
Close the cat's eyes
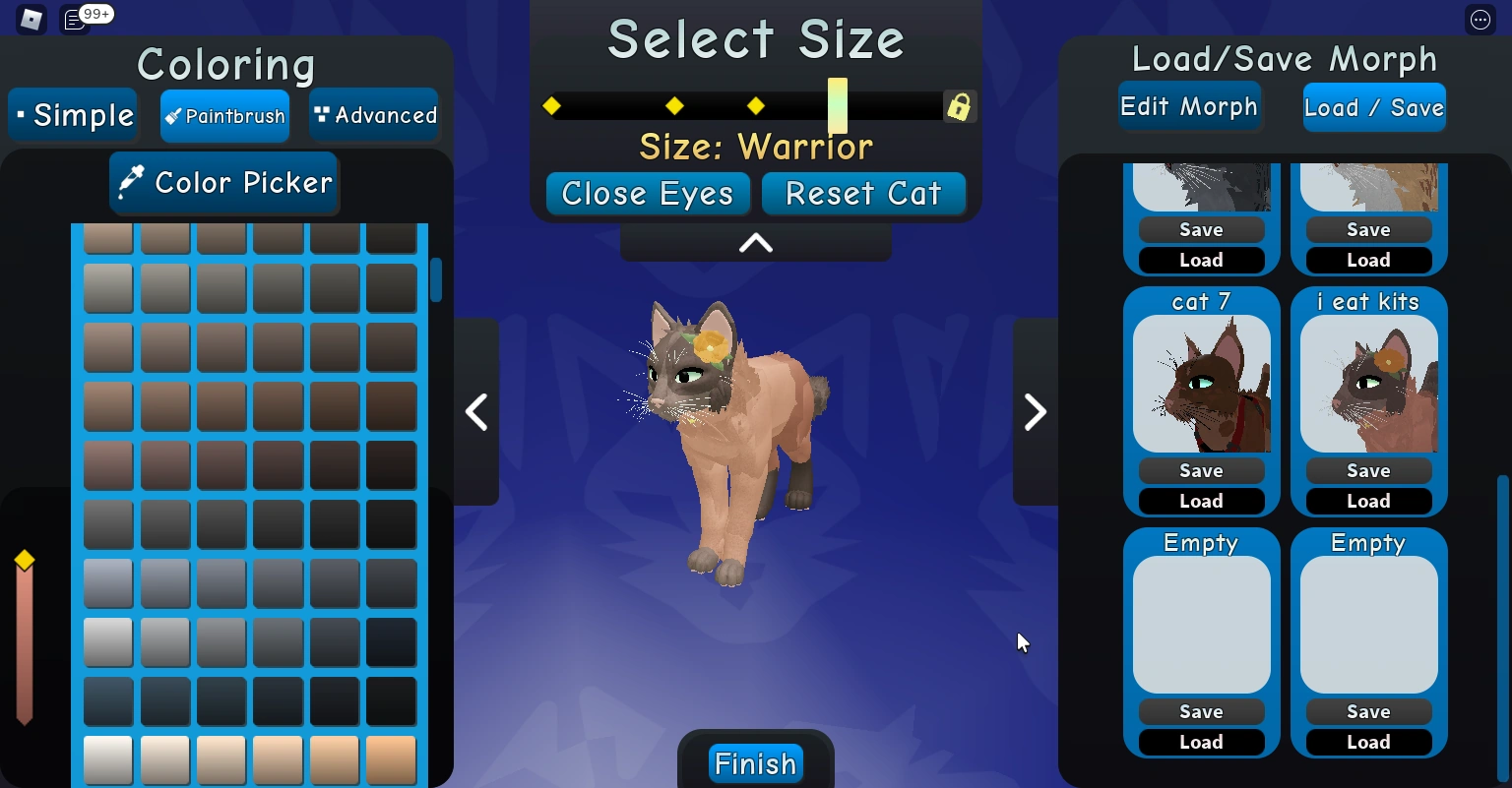tap(647, 194)
